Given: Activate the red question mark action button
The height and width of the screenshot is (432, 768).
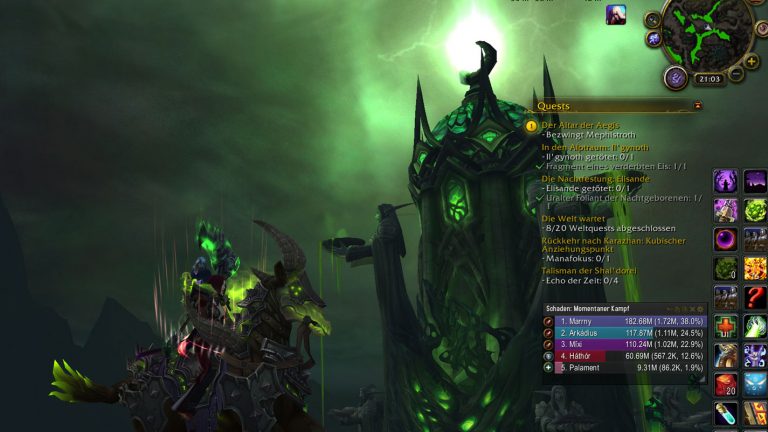Looking at the screenshot, I should 755,297.
